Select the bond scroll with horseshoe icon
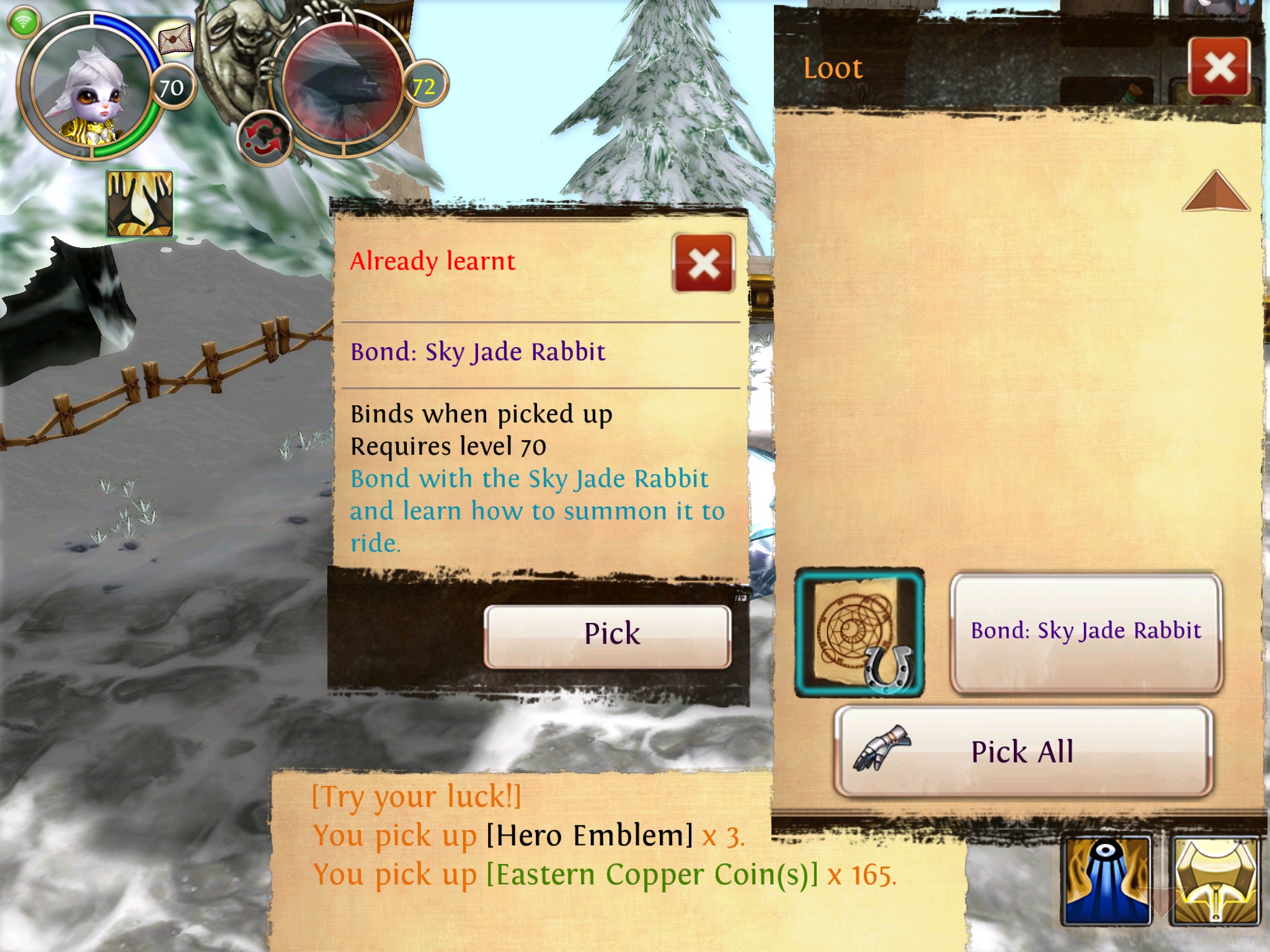Screen dimensions: 1270x952 tap(859, 632)
